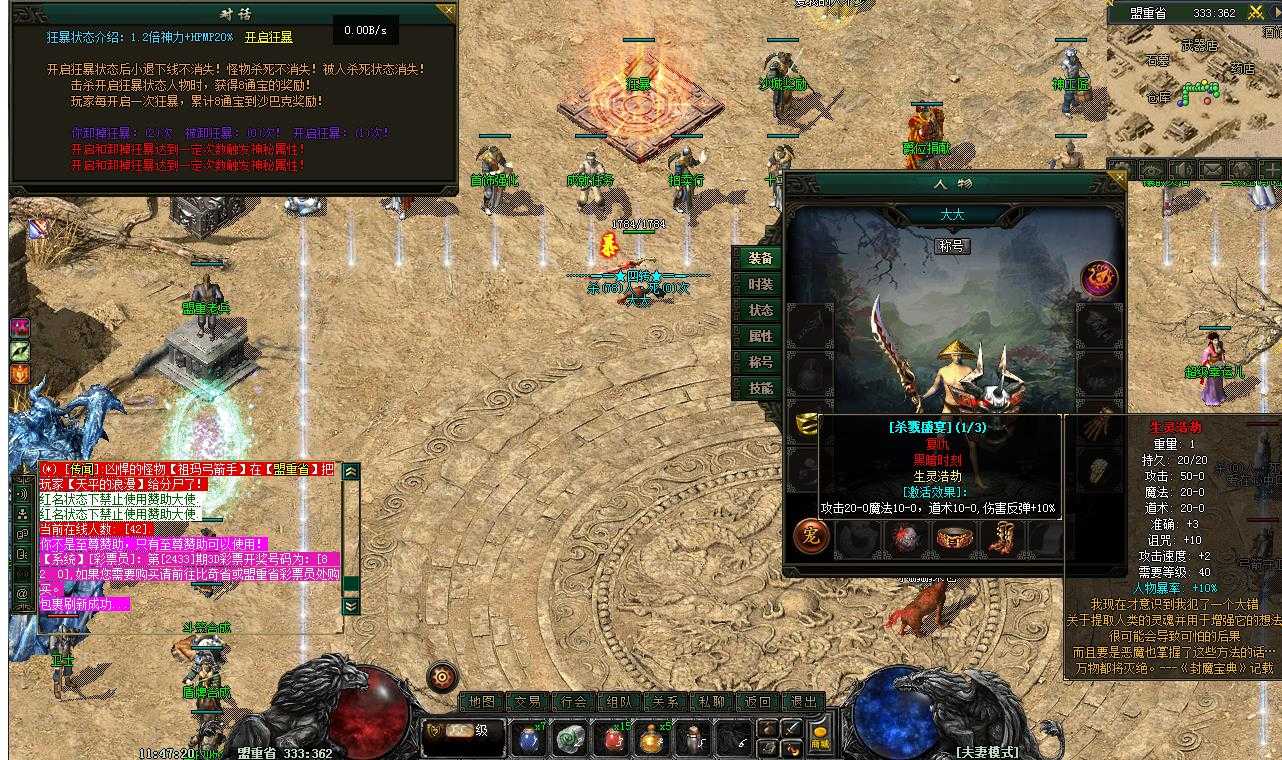The width and height of the screenshot is (1282, 760).
Task: Toggle the speaker sound icon in top-right toolbar
Action: [1182, 170]
